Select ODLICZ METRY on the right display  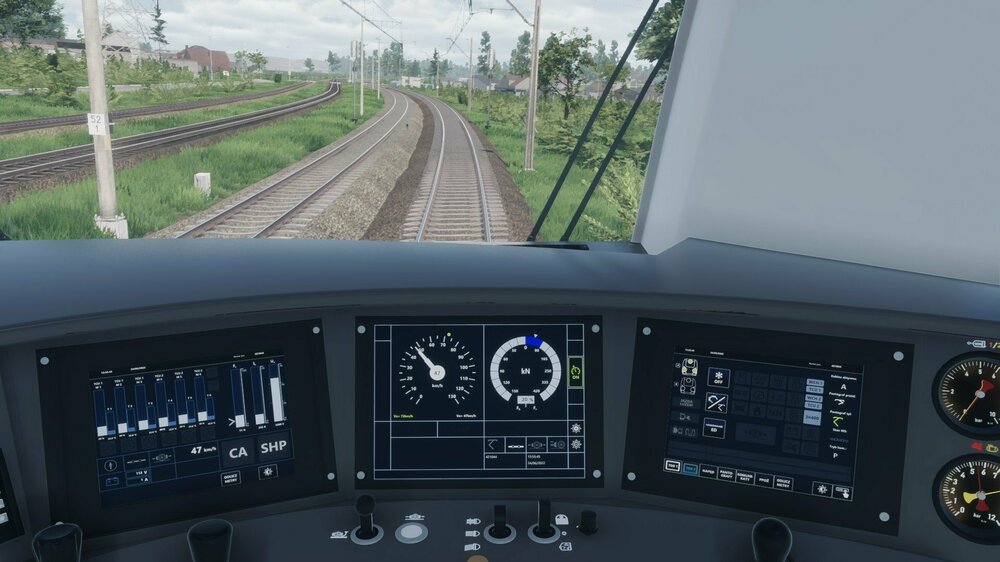pos(784,482)
